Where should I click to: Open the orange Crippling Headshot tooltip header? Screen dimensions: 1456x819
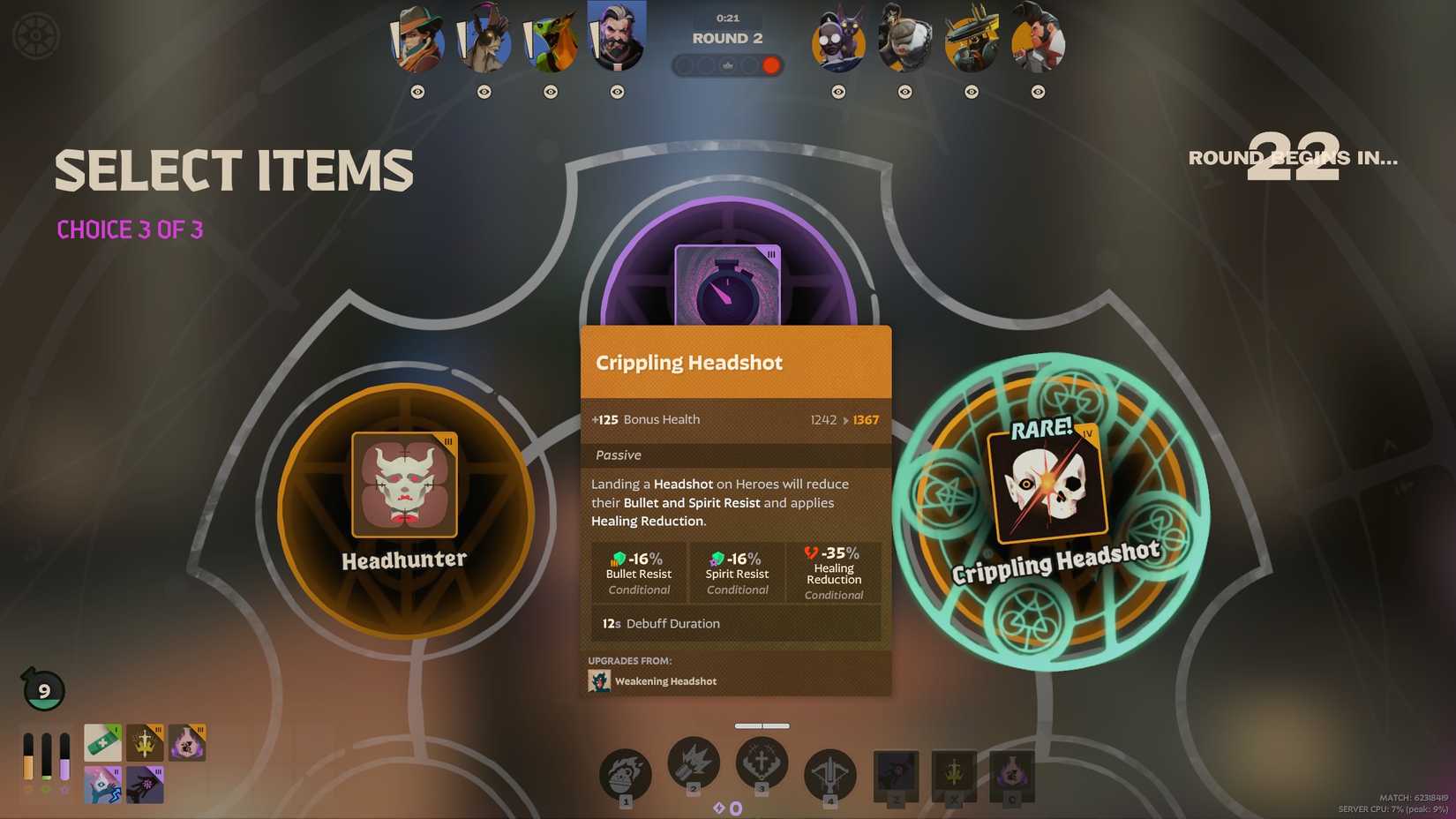point(735,362)
